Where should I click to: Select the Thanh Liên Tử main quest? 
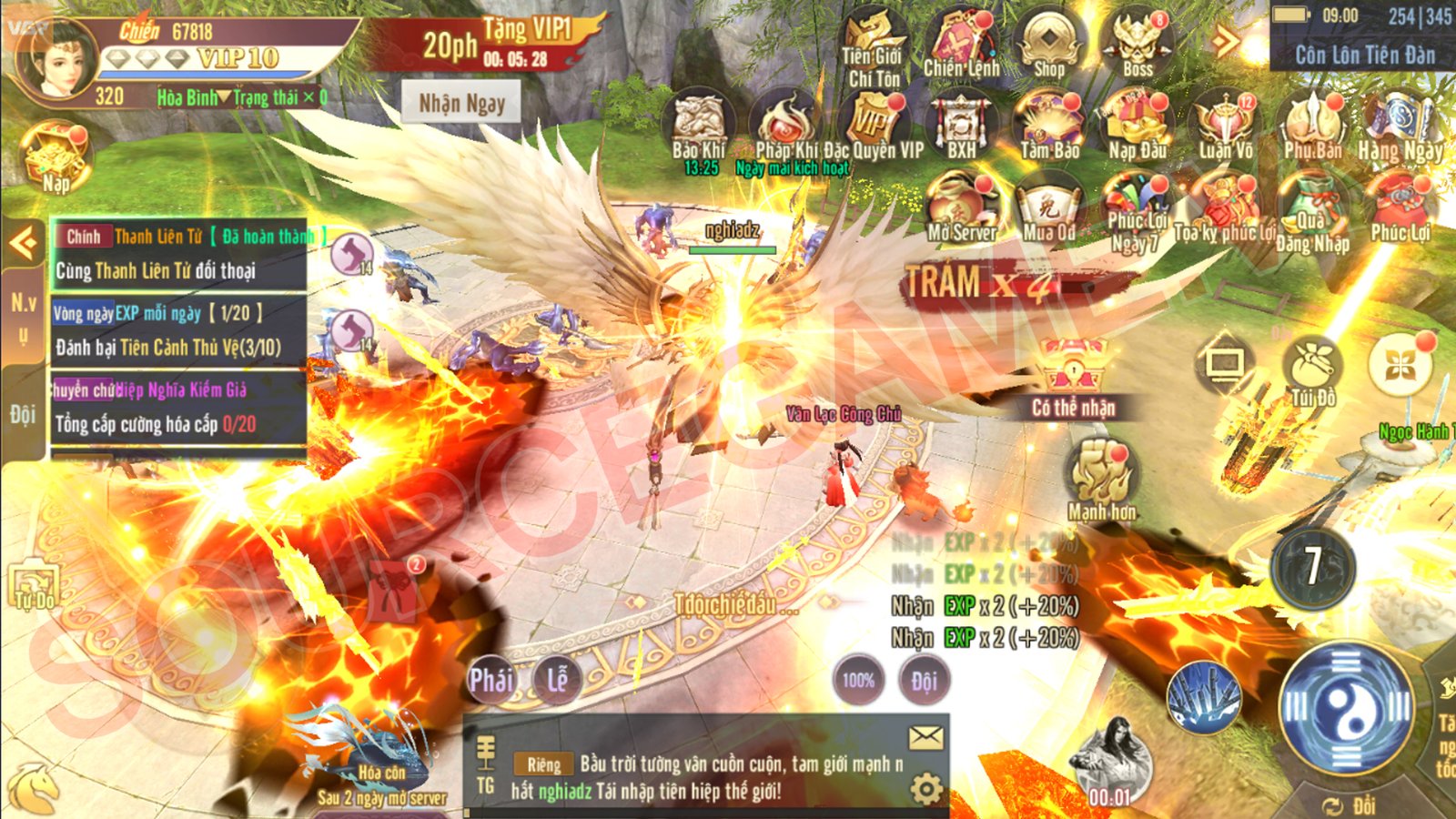coord(178,254)
